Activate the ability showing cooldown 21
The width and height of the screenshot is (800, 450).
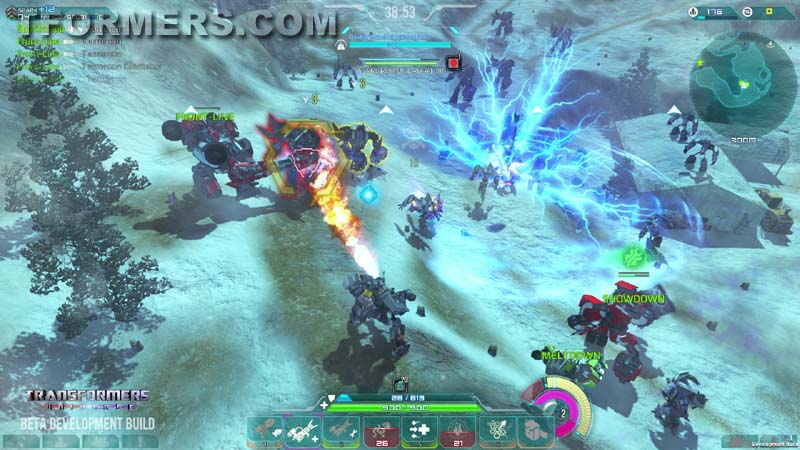coord(458,430)
